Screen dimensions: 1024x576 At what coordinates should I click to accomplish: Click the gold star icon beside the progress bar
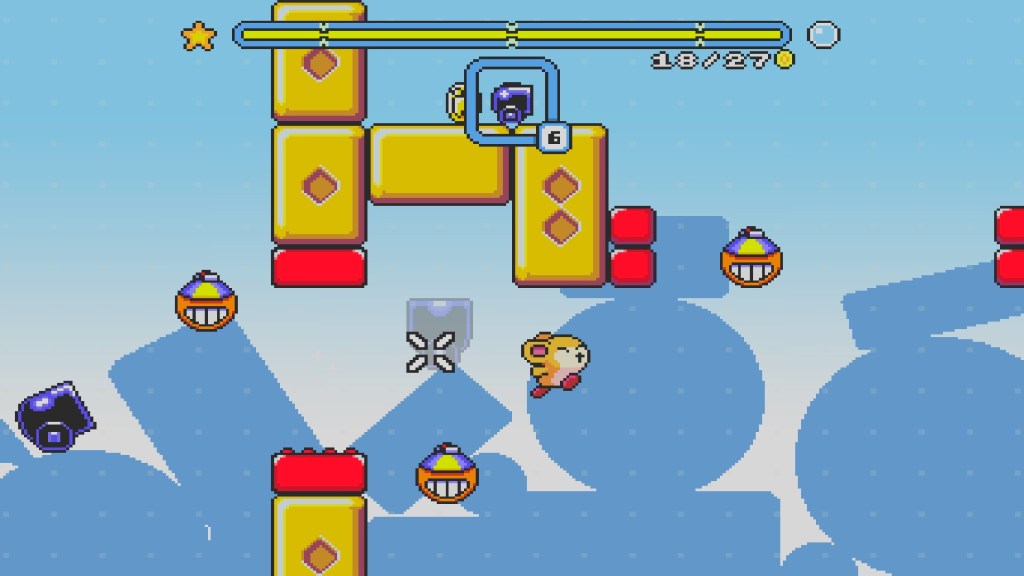point(198,37)
